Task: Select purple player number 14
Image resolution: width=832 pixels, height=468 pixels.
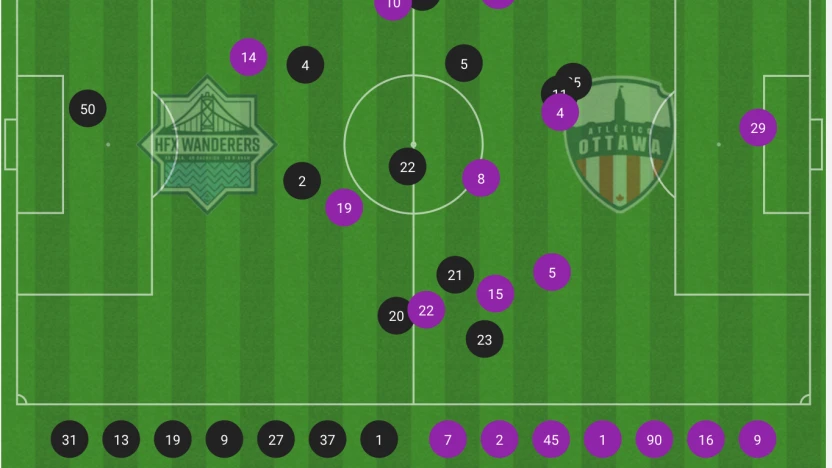Action: 248,58
